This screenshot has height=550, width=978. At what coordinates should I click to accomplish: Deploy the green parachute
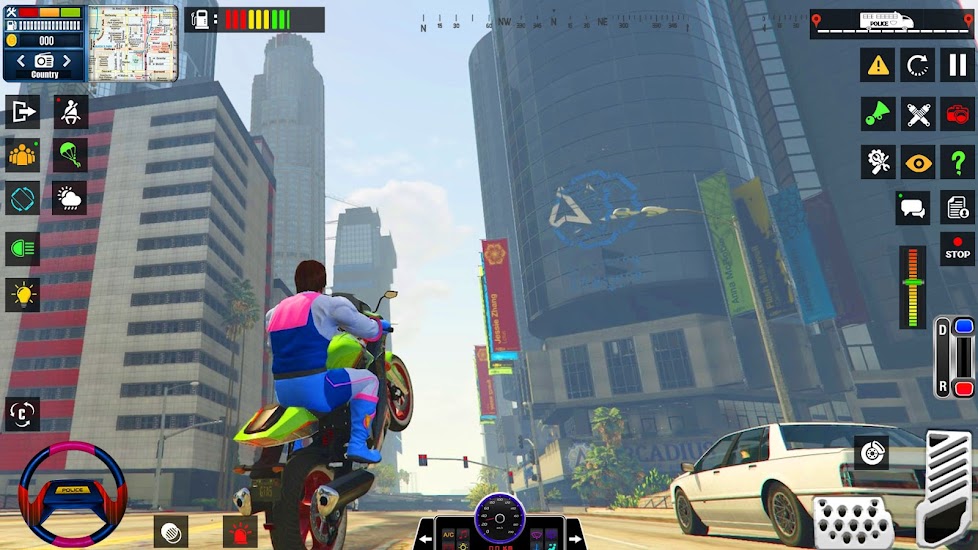(70, 155)
